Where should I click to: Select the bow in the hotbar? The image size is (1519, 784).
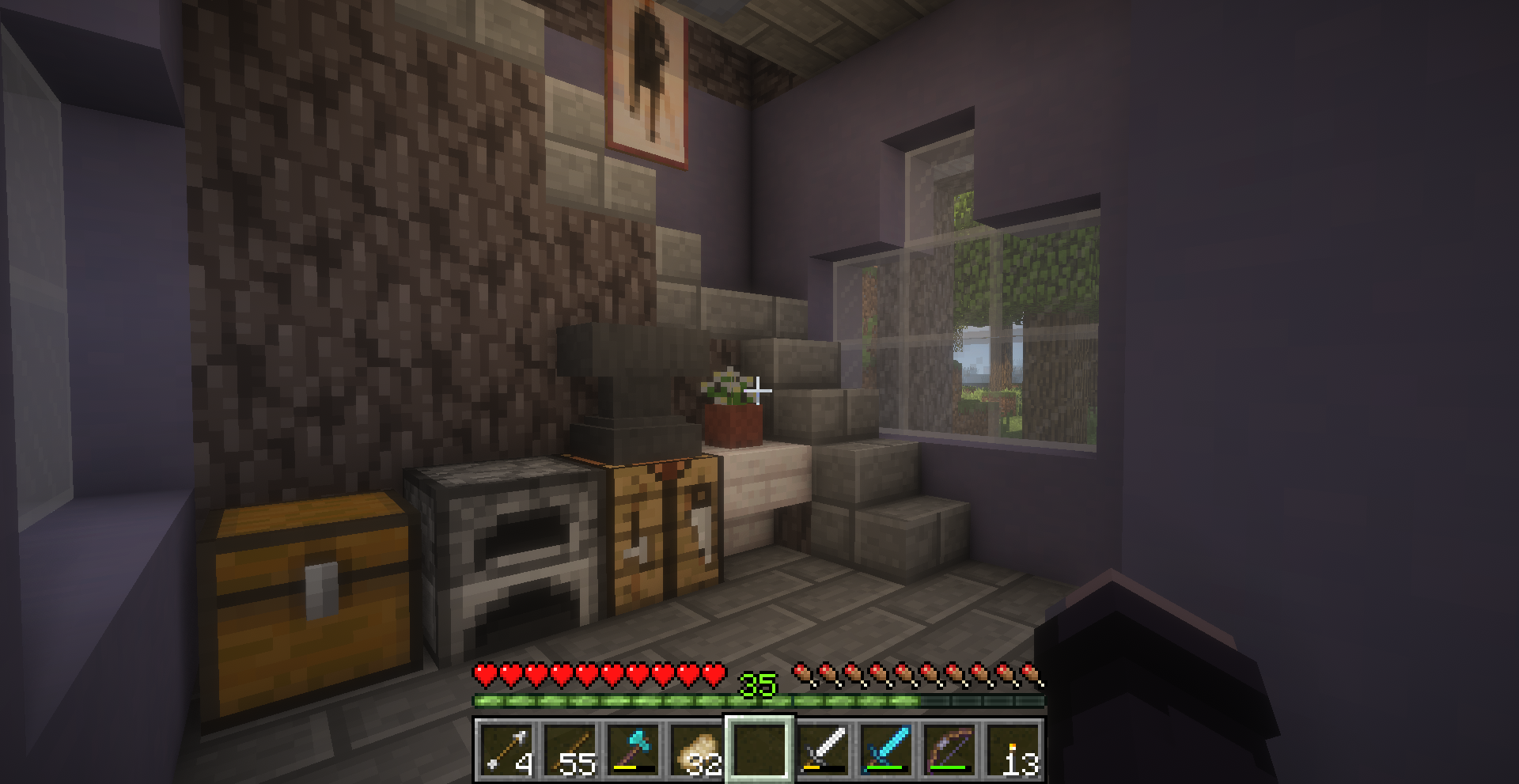(x=949, y=749)
